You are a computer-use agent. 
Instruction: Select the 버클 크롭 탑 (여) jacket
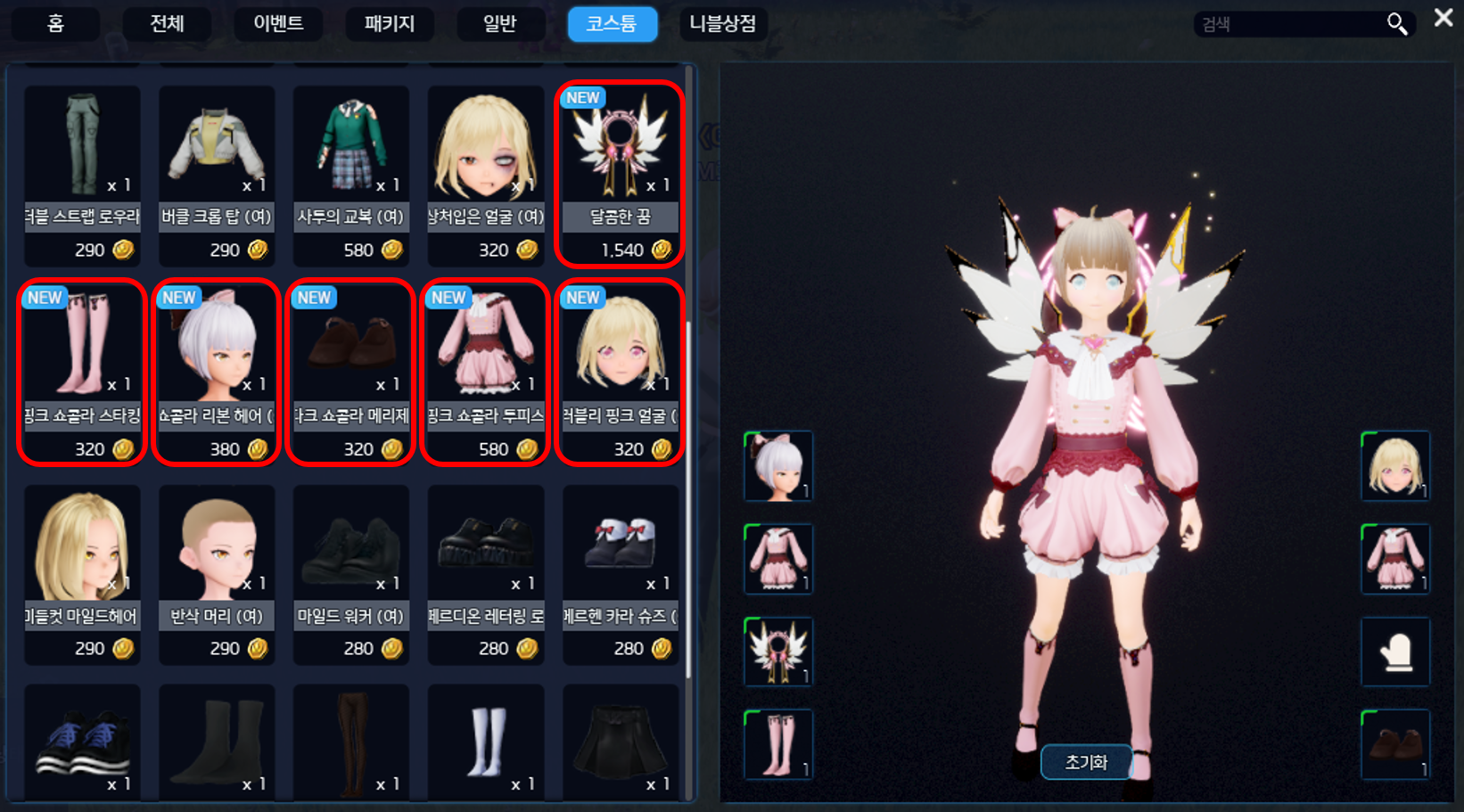click(217, 174)
